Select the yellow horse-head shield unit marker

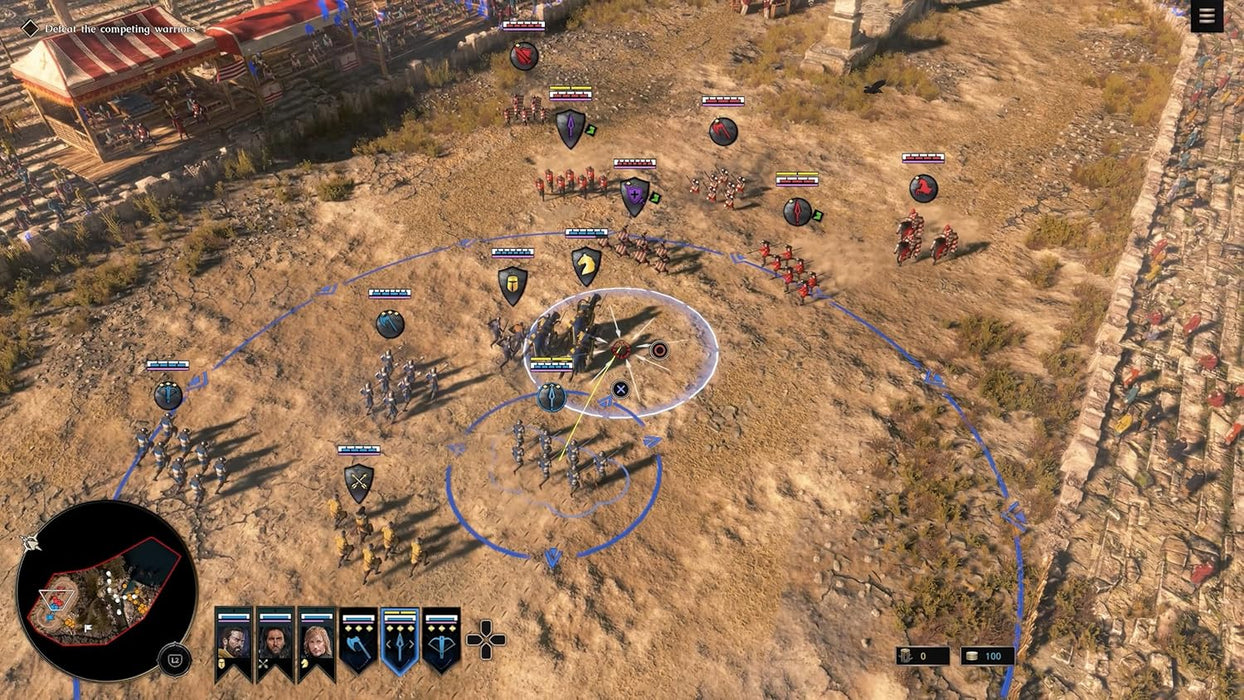pyautogui.click(x=586, y=266)
